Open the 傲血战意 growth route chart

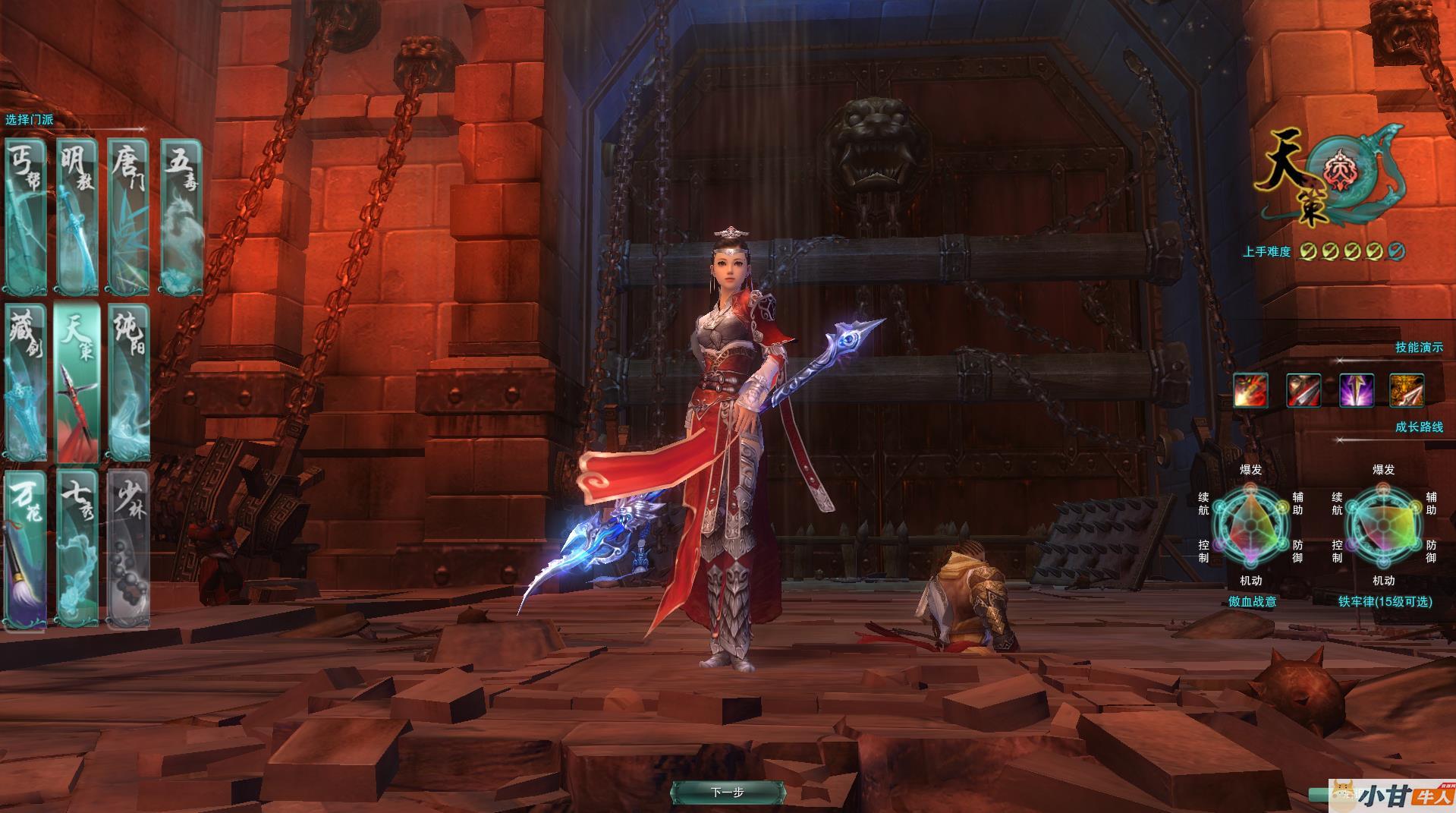pyautogui.click(x=1251, y=525)
